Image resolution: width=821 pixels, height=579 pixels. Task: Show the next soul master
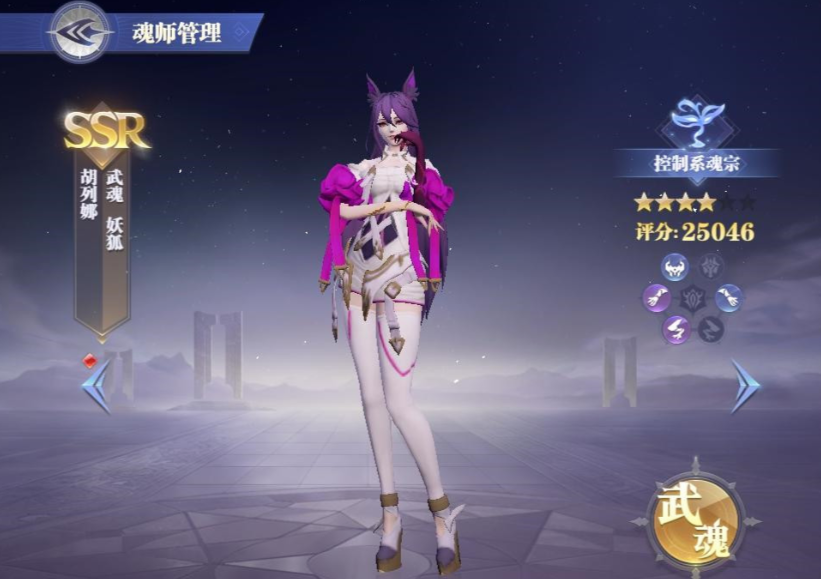tap(744, 385)
